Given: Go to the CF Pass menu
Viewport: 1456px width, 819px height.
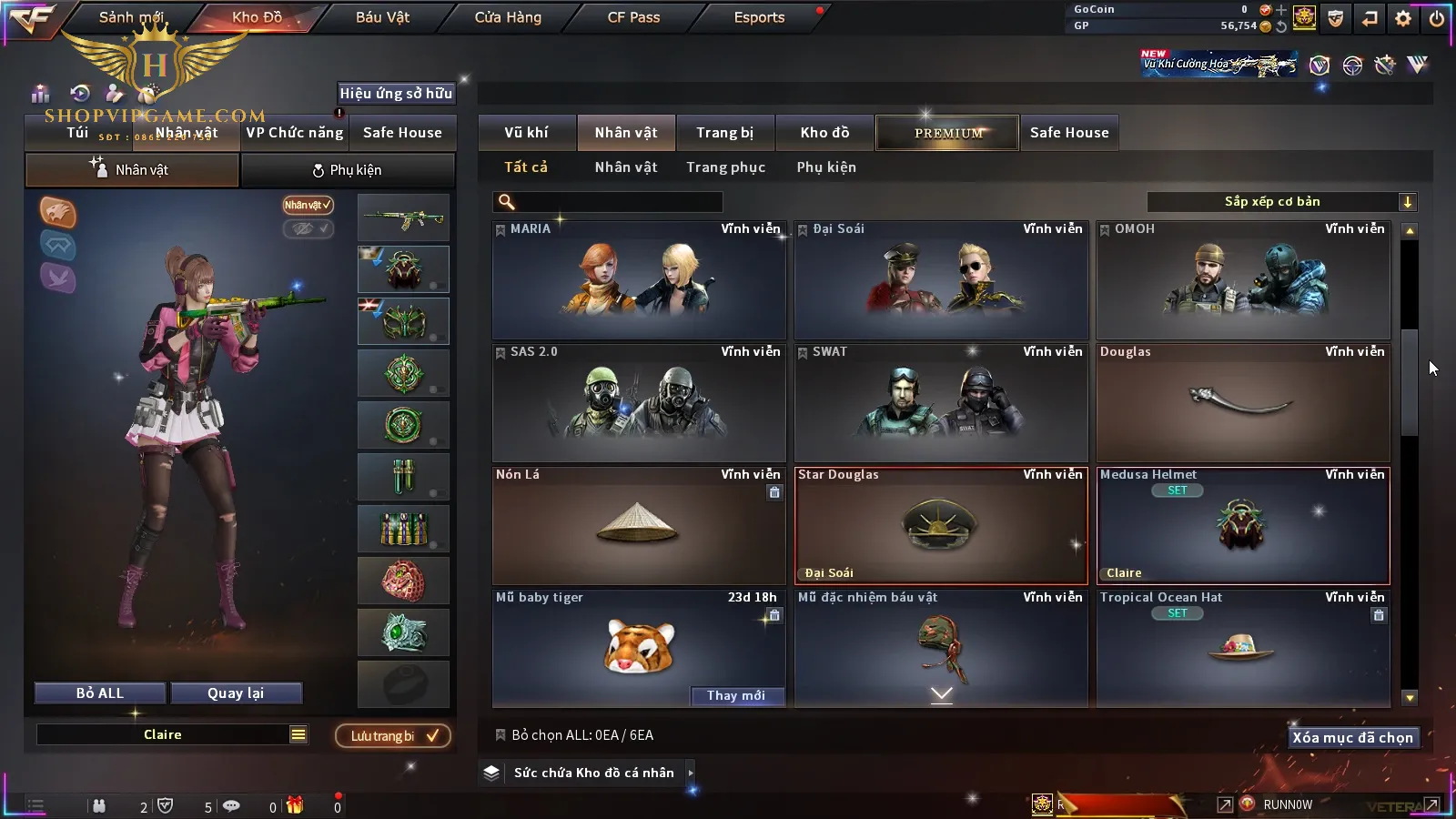Looking at the screenshot, I should click(633, 17).
